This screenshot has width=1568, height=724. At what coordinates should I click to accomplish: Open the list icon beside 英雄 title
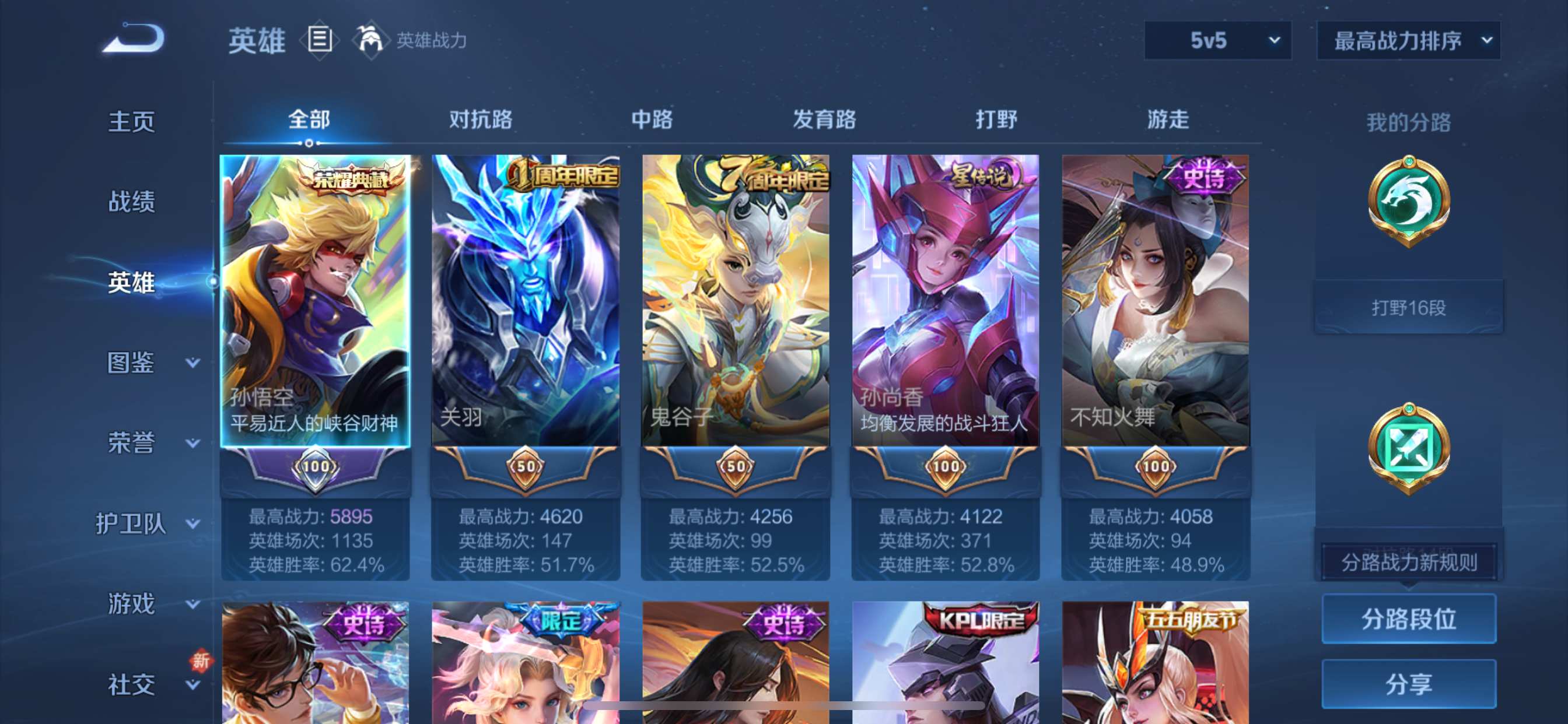pos(320,40)
